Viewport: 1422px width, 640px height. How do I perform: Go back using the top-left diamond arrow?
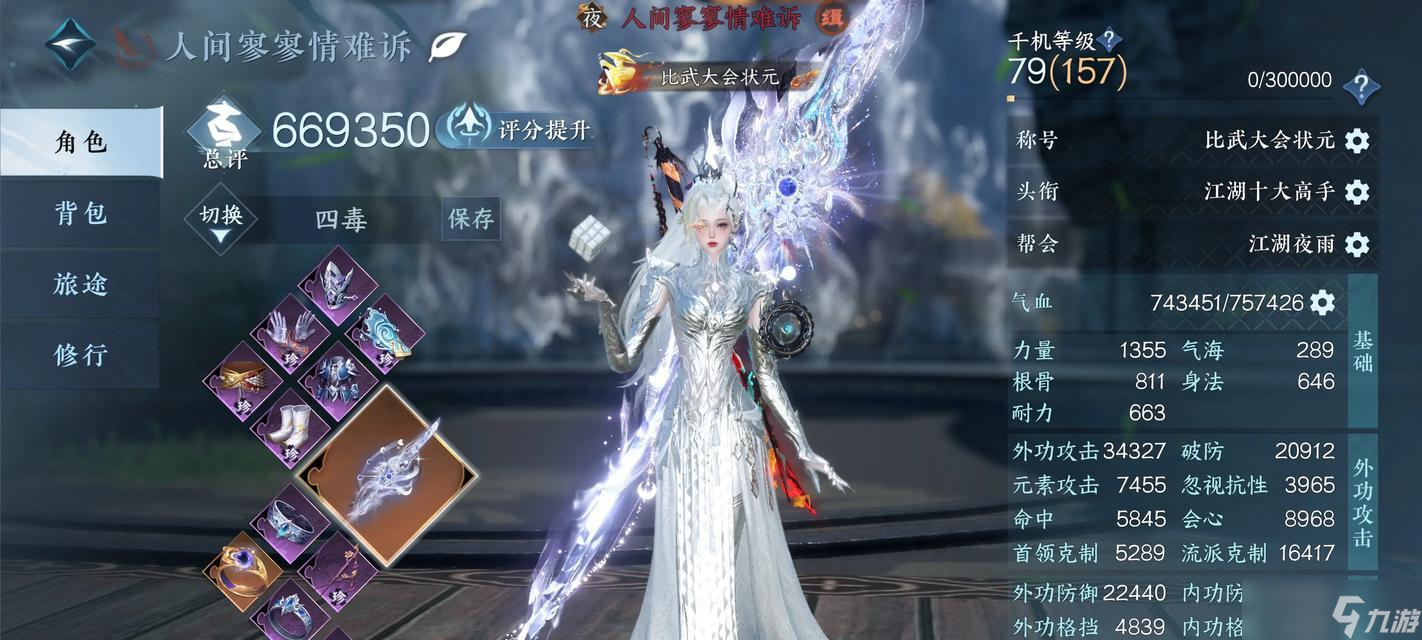[70, 45]
